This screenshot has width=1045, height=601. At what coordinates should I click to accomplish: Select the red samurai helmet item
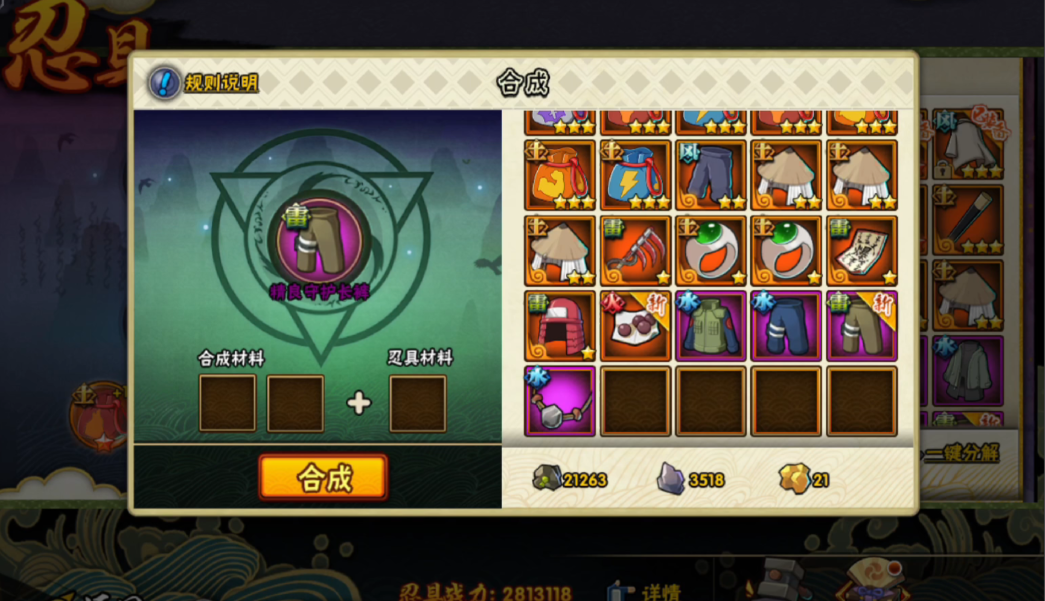click(559, 325)
